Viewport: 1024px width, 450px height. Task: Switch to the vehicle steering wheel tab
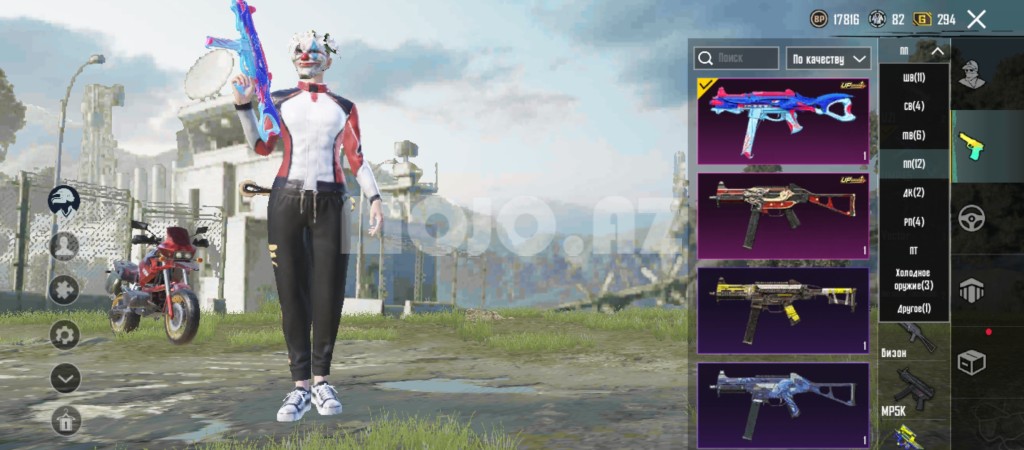point(972,218)
